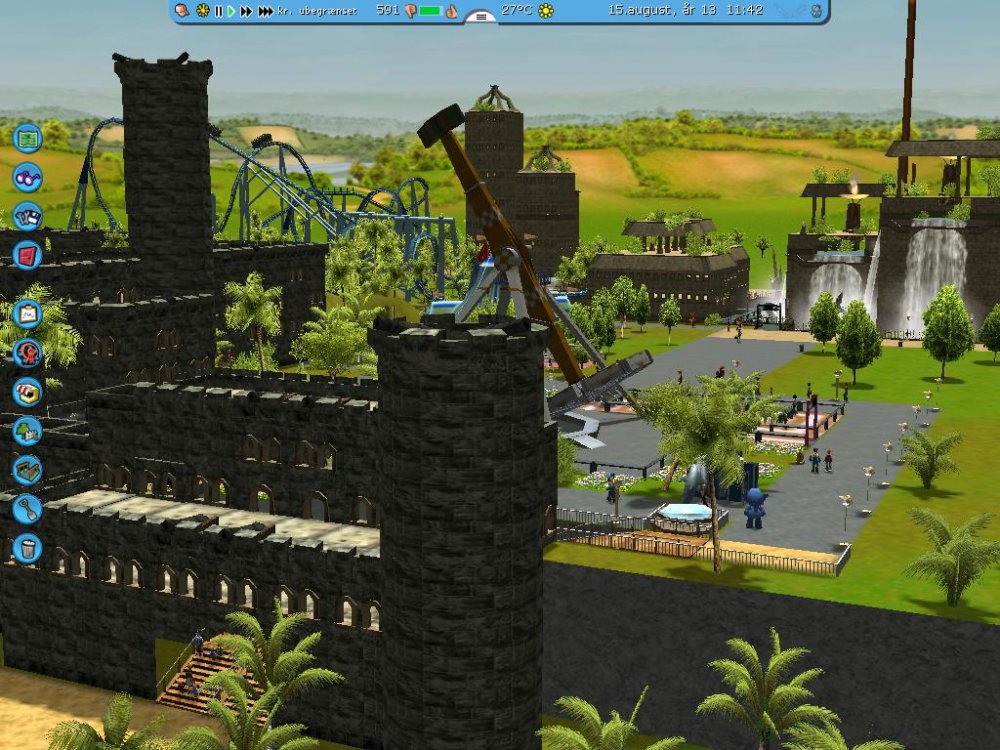Pause the game simulation
This screenshot has height=750, width=1000.
[x=218, y=11]
